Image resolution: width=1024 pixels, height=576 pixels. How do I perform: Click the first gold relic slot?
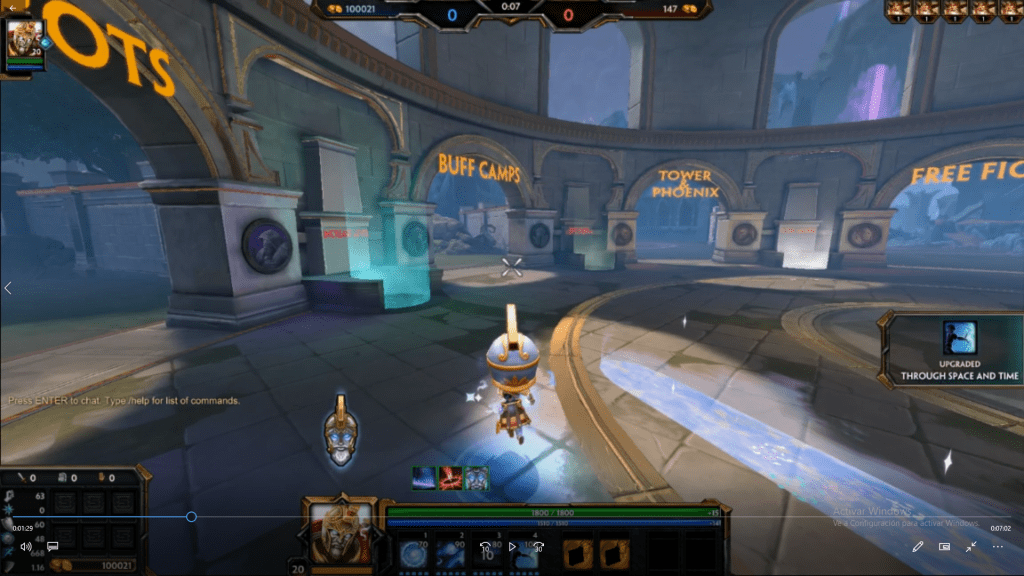tap(579, 553)
